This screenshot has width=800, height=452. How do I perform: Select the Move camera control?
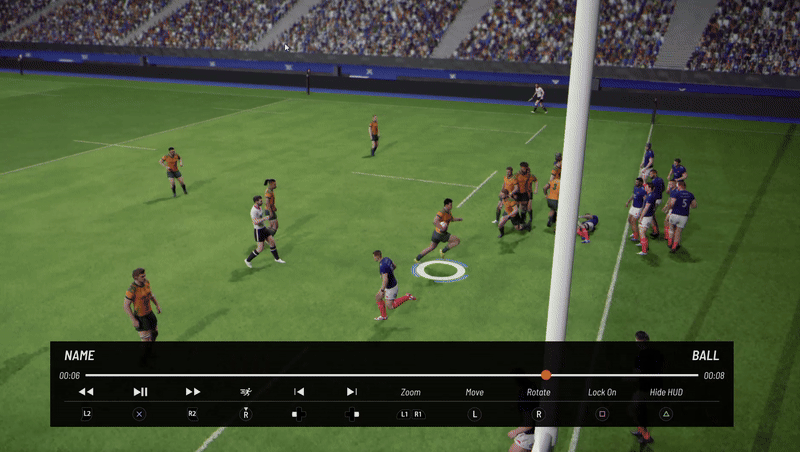tap(474, 392)
